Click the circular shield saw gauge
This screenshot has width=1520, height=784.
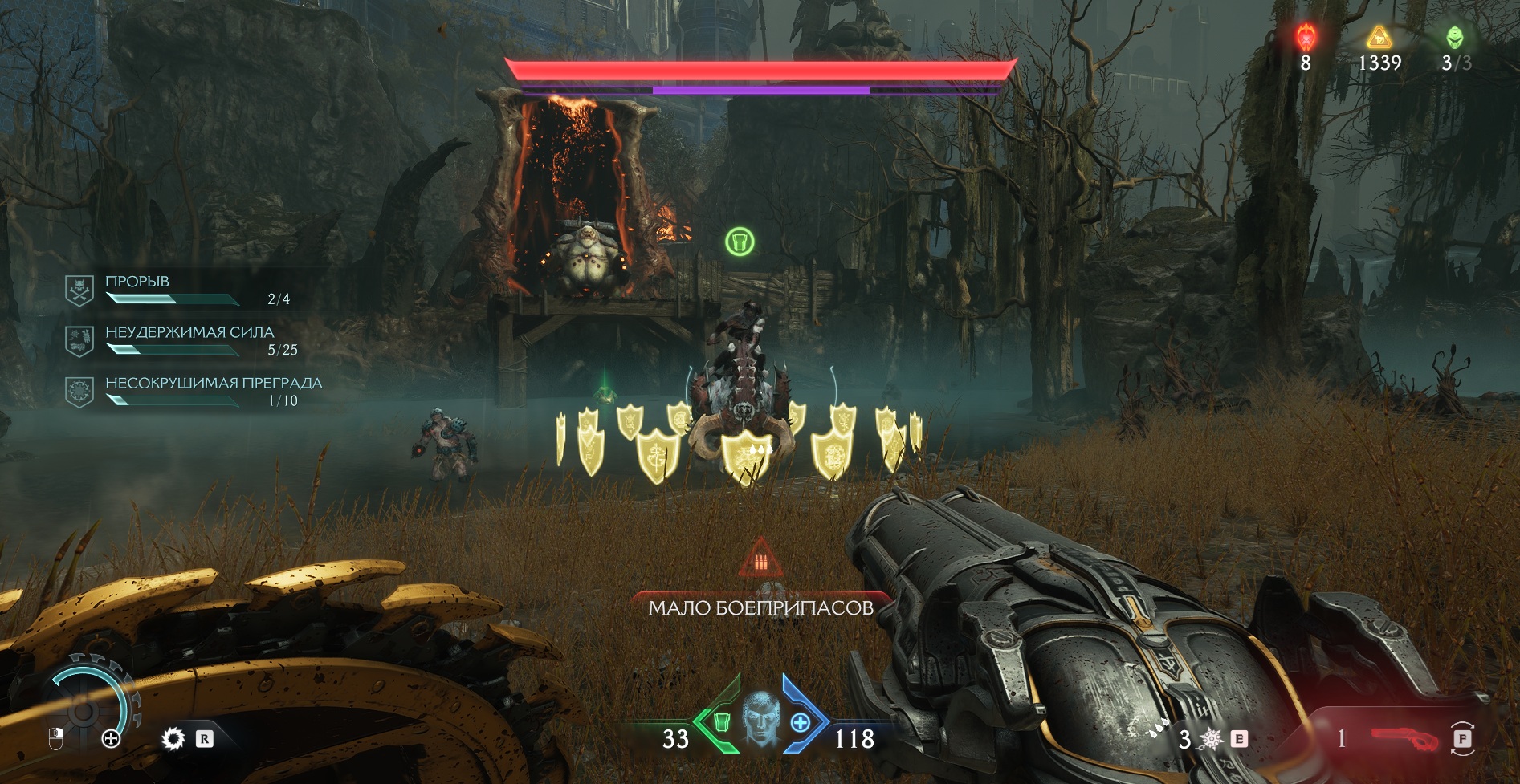pyautogui.click(x=83, y=708)
